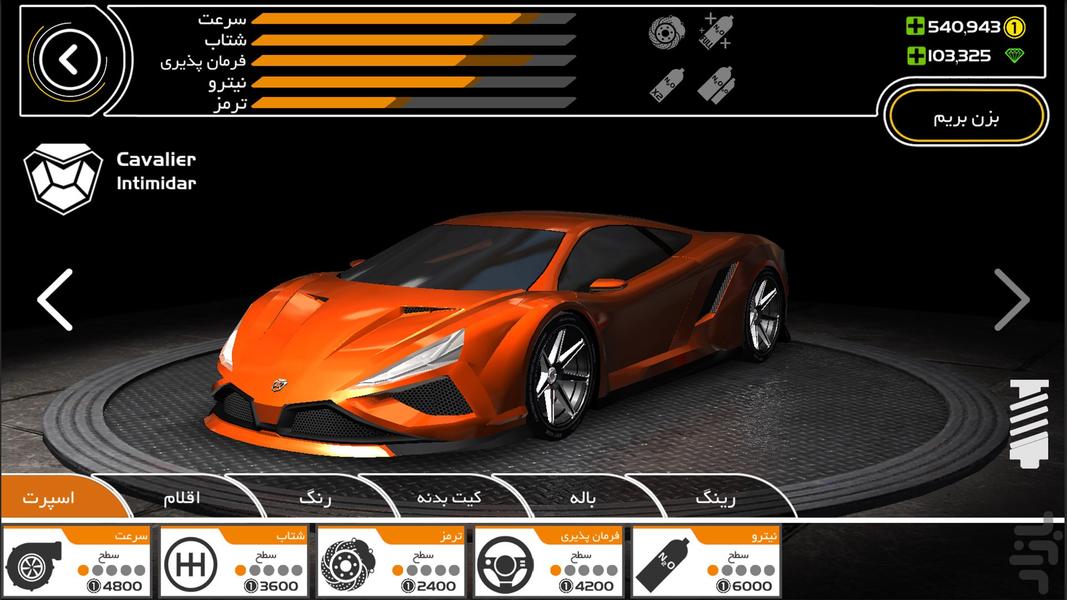Open the suspension spring control

(1028, 423)
